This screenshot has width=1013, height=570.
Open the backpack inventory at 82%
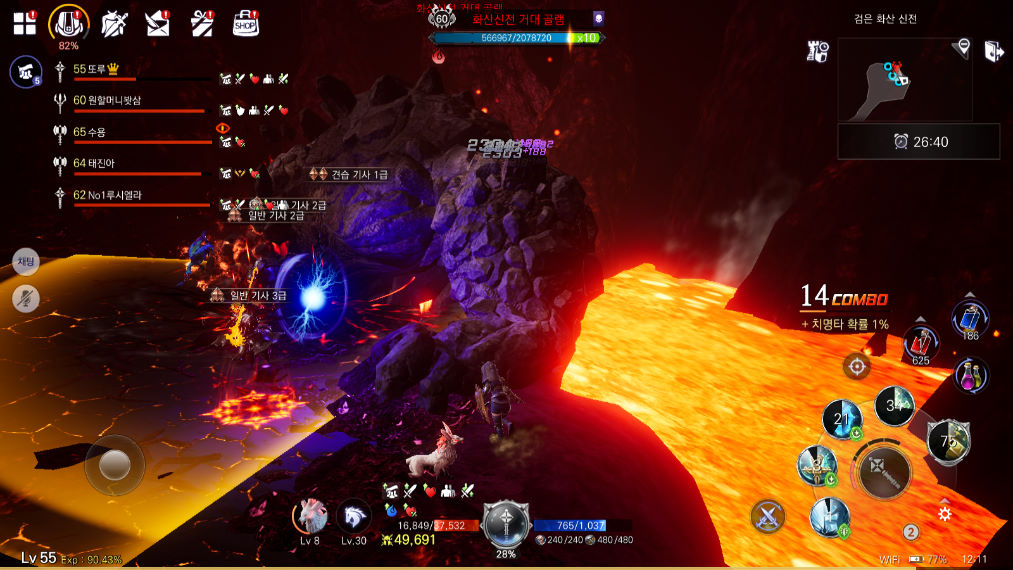coord(69,23)
